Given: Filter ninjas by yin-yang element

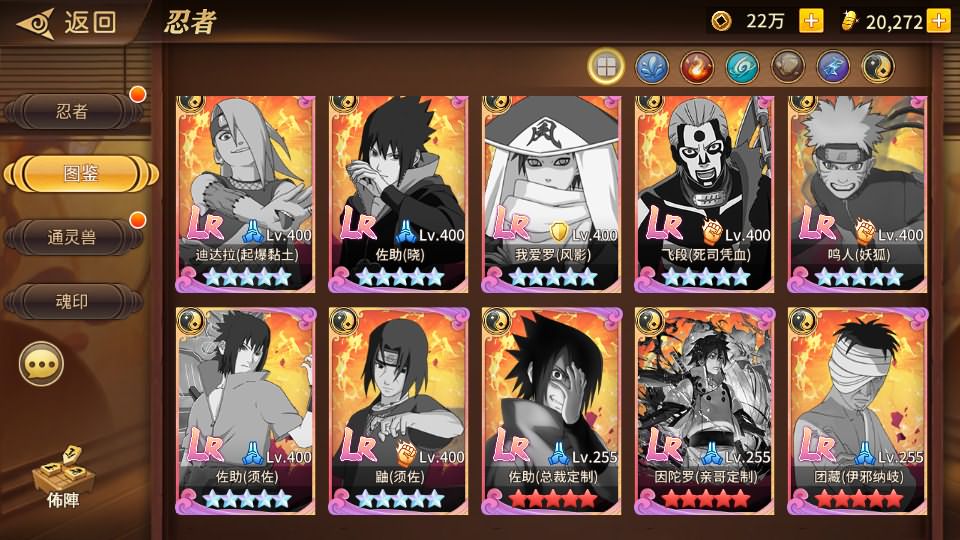Looking at the screenshot, I should click(878, 67).
